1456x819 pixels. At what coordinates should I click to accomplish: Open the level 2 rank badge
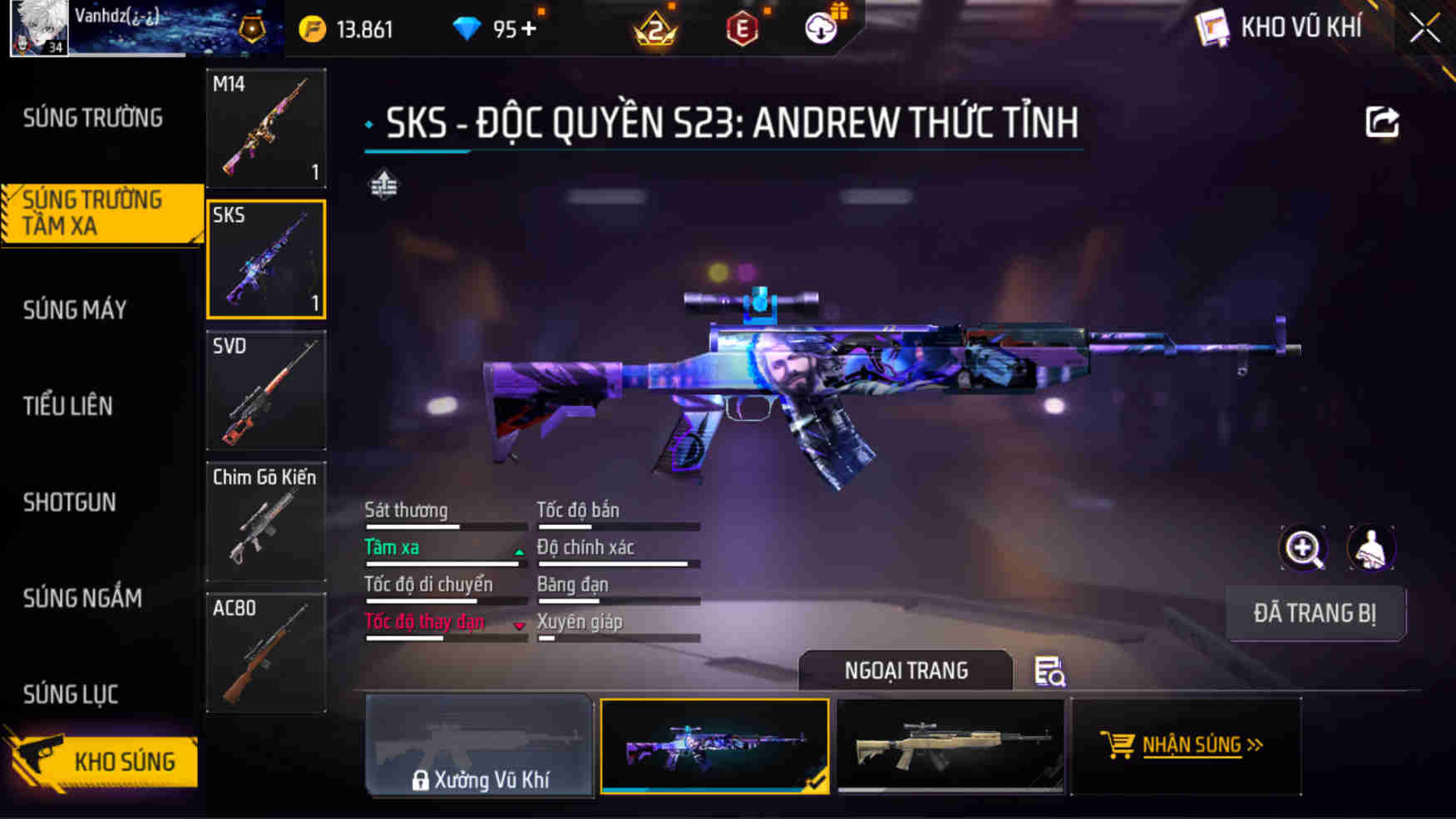coord(655,31)
